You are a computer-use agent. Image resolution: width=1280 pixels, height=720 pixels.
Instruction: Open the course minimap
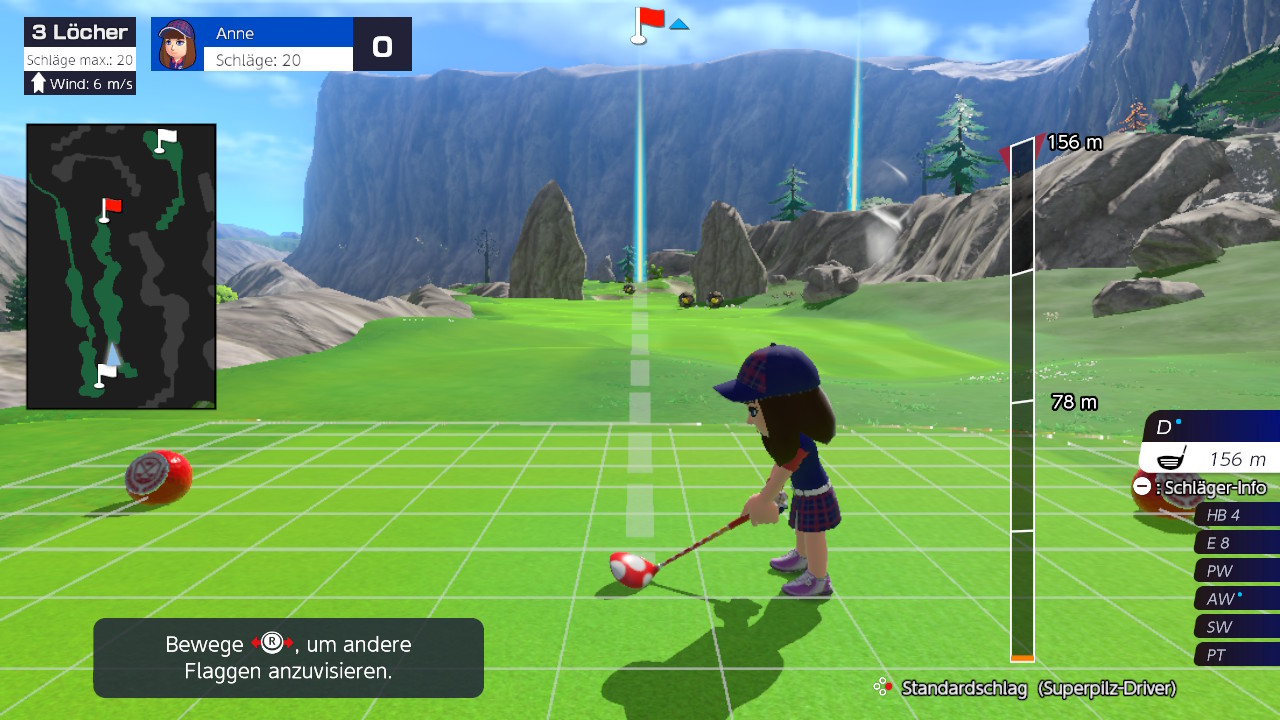[x=121, y=266]
